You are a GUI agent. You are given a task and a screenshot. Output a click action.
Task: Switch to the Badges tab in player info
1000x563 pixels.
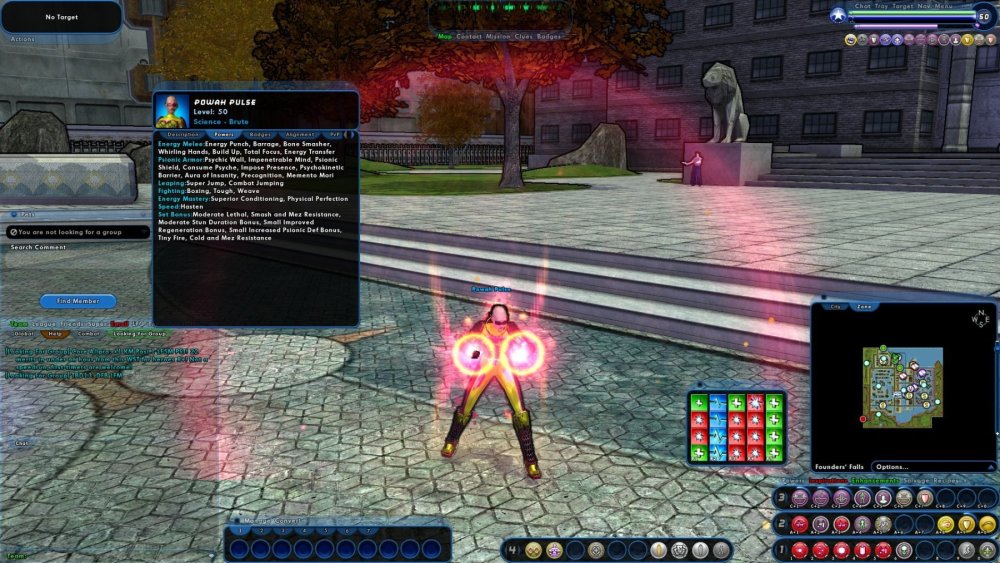click(x=260, y=134)
